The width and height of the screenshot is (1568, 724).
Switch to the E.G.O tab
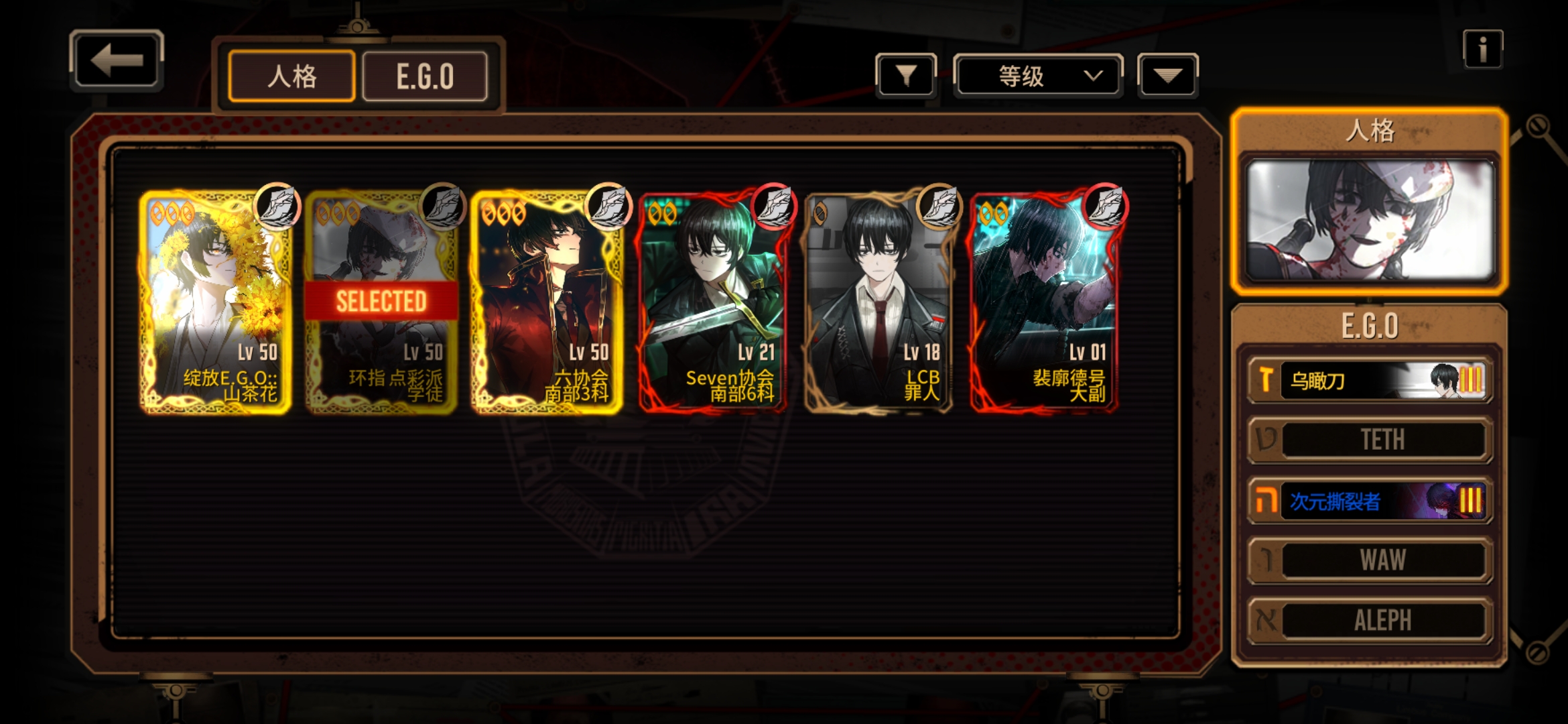point(425,76)
